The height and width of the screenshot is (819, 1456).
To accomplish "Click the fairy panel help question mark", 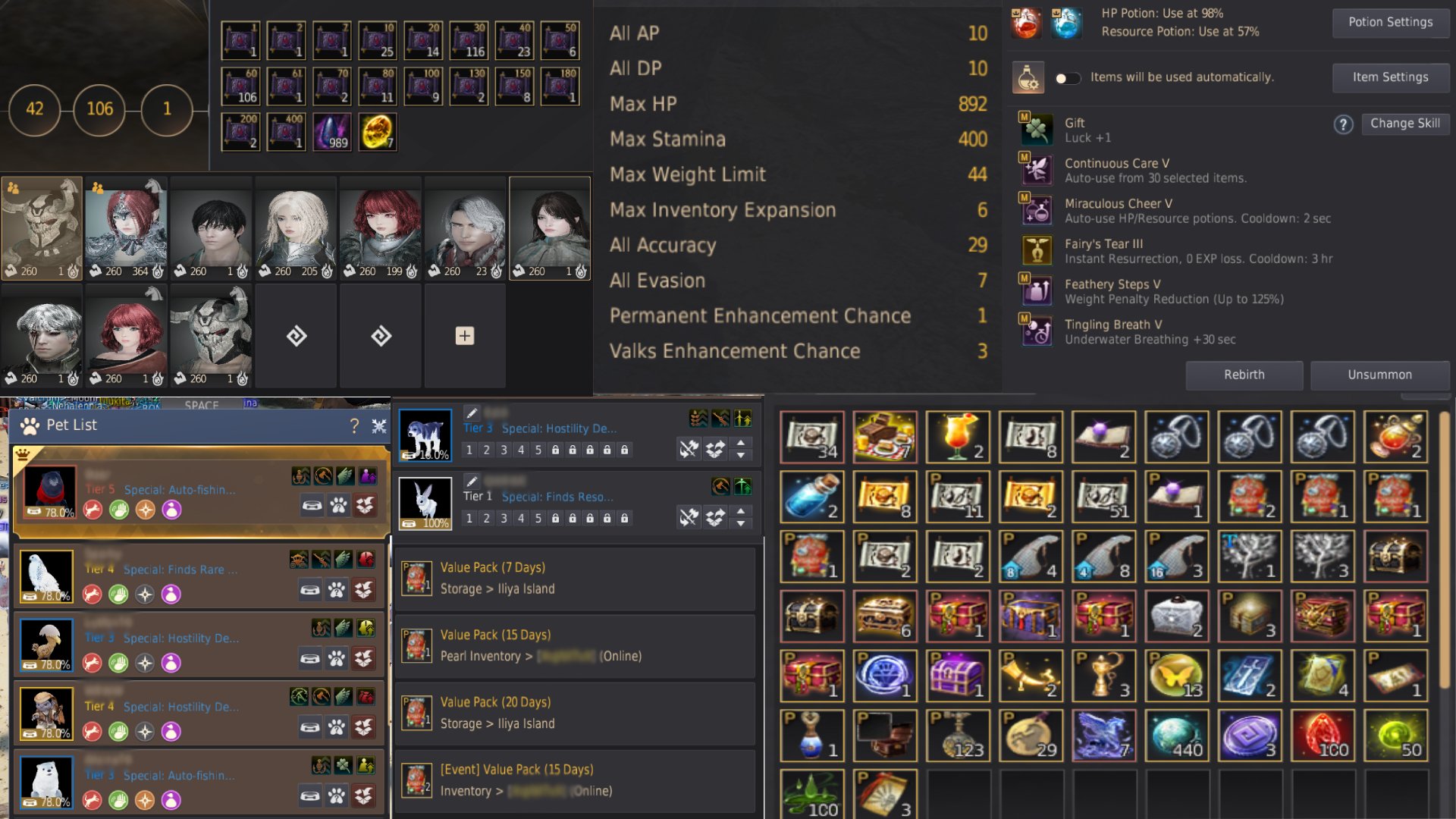I will pos(1343,125).
